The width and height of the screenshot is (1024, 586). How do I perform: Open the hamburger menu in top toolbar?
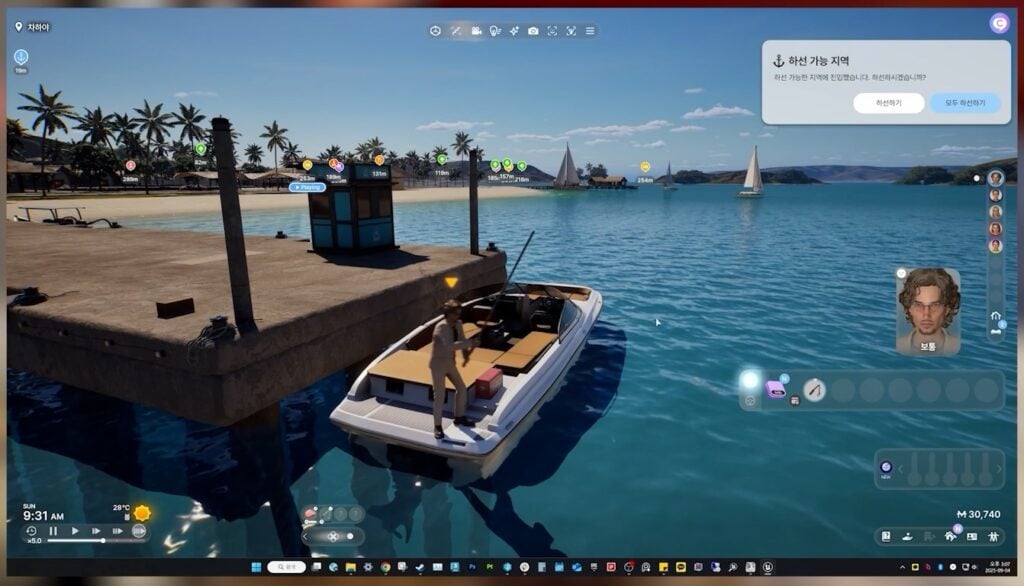(590, 31)
